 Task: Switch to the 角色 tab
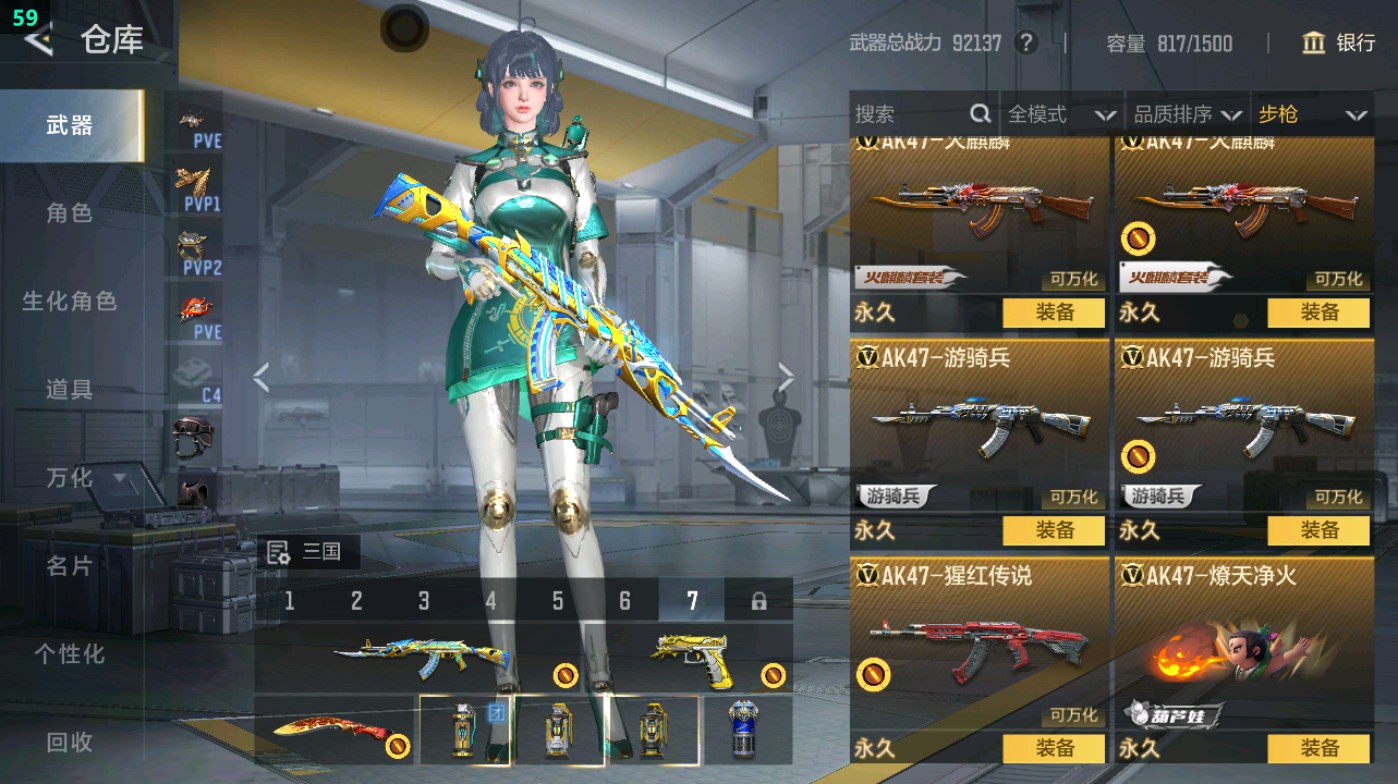(x=69, y=213)
